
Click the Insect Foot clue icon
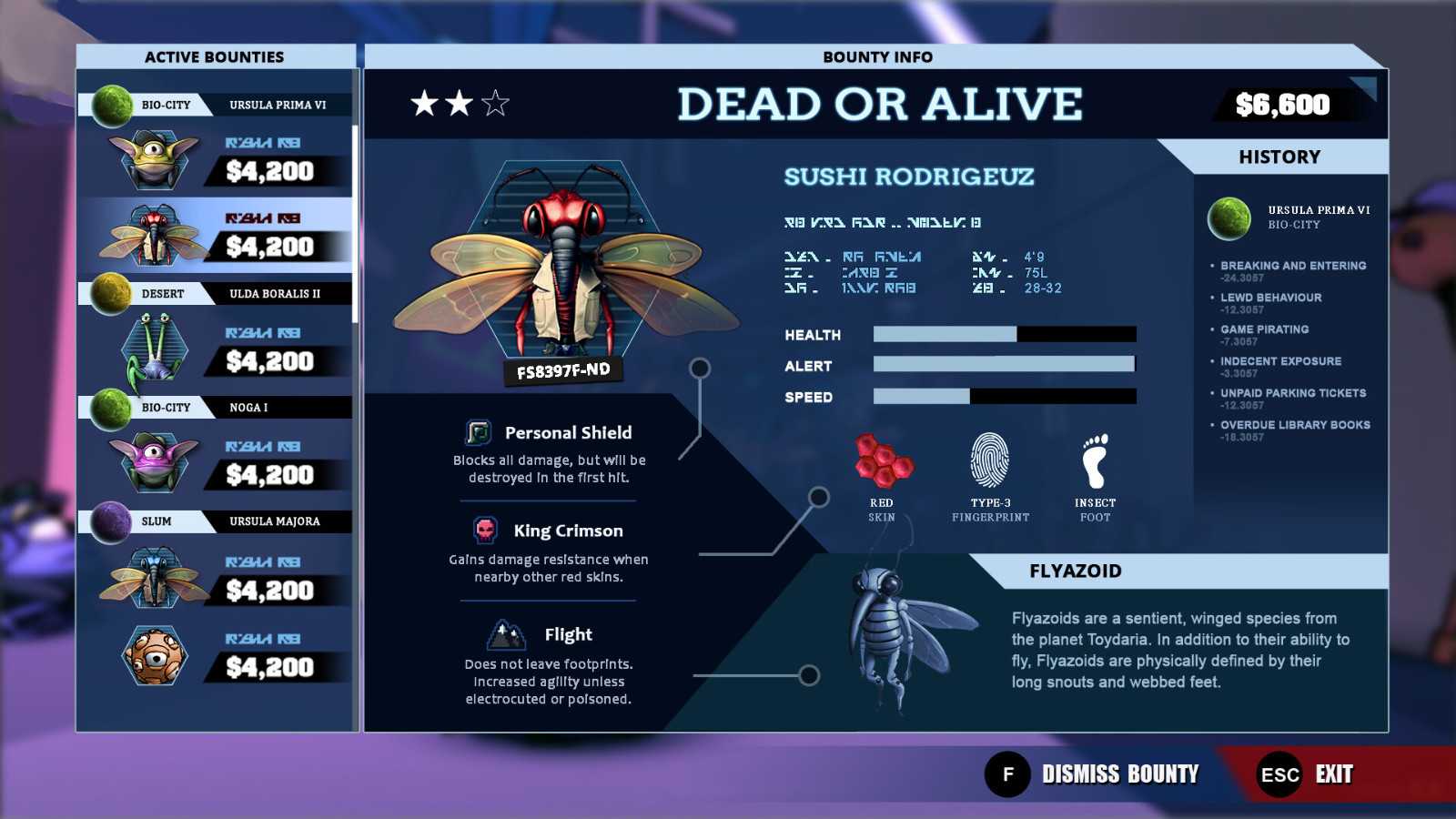(x=1095, y=461)
